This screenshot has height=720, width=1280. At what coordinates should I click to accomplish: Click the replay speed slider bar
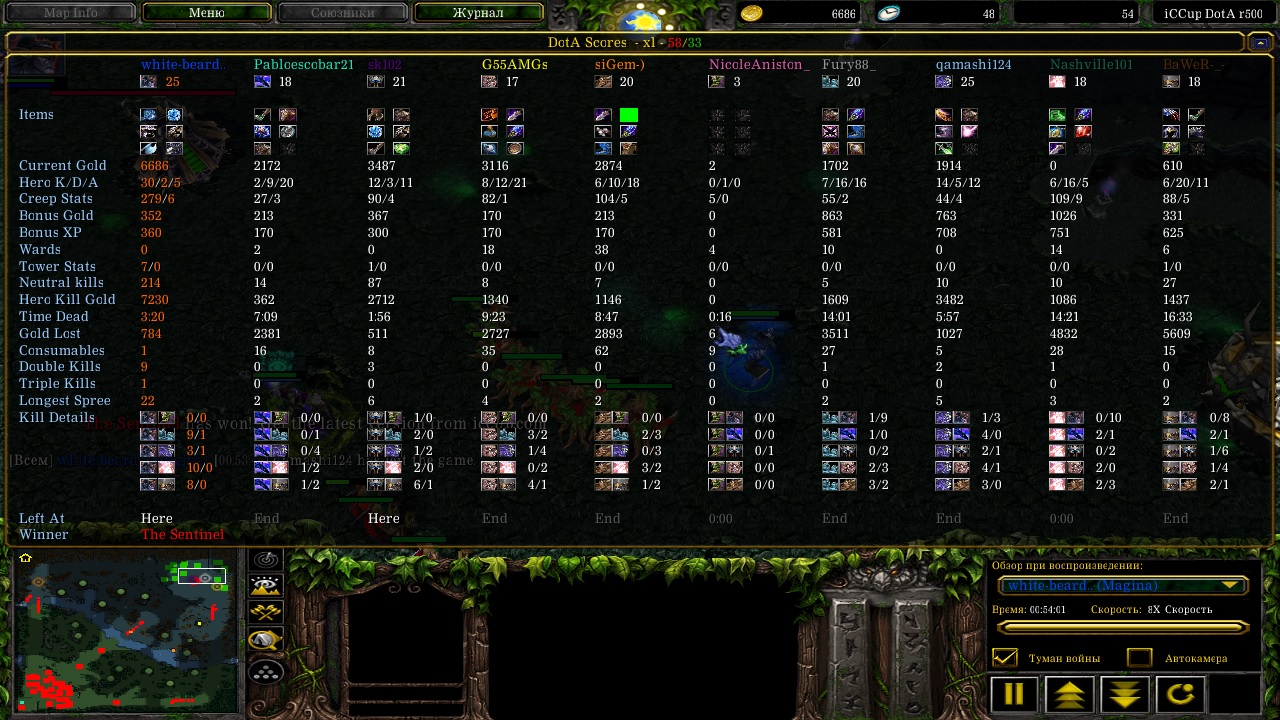[x=1122, y=628]
